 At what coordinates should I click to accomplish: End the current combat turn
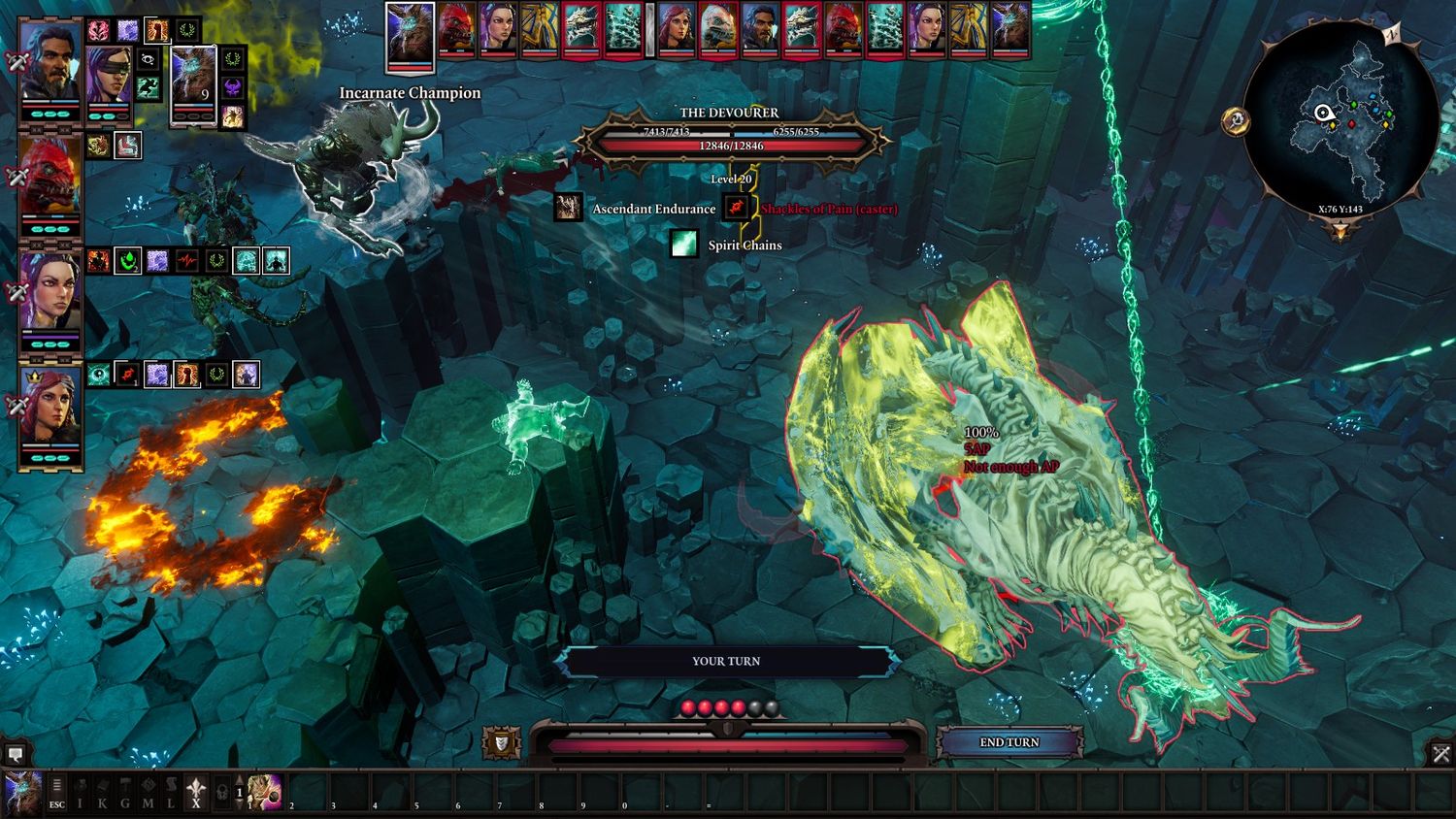click(x=1009, y=742)
